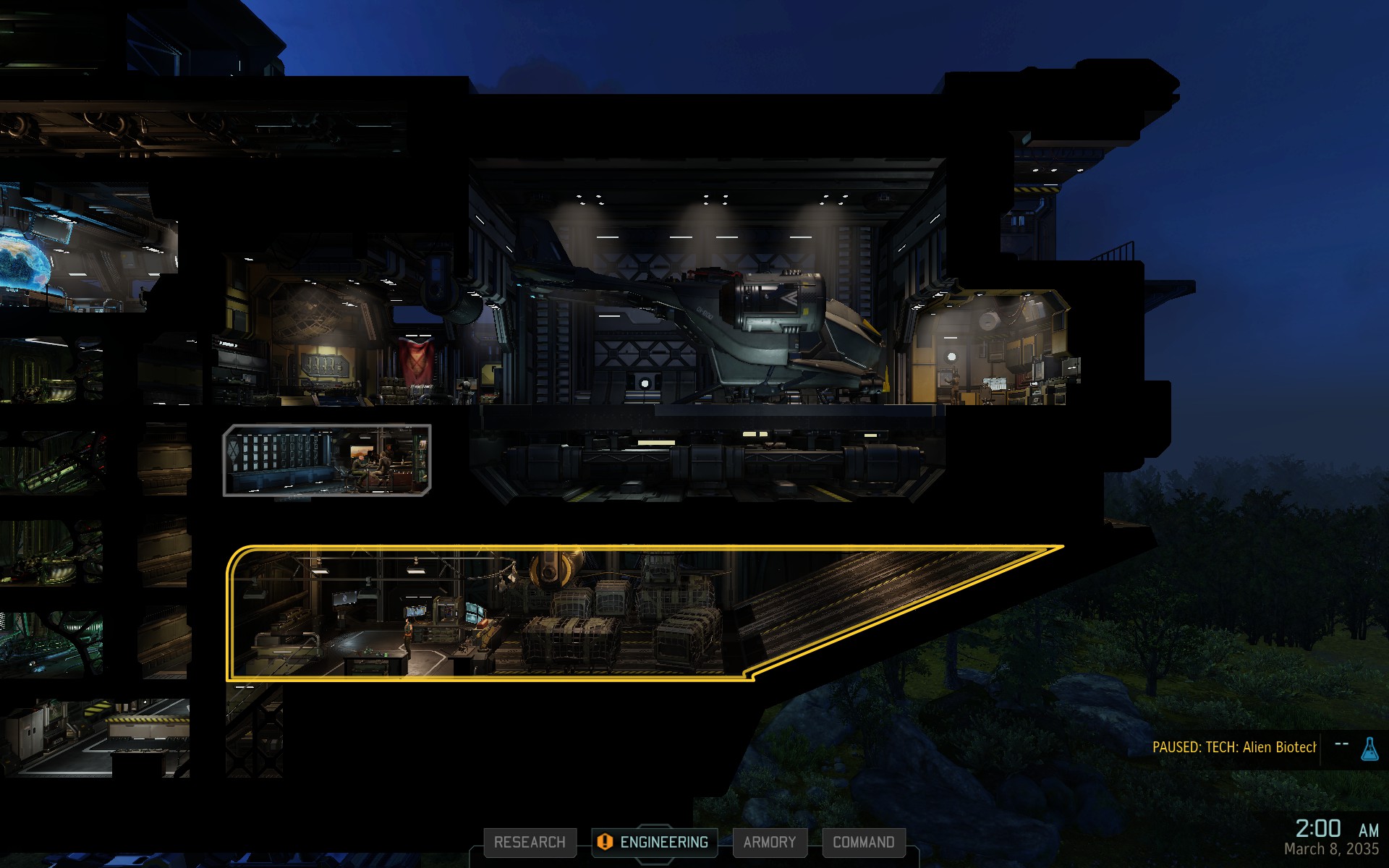This screenshot has width=1389, height=868.
Task: Select the Engineering shortcut with alert
Action: click(x=655, y=843)
